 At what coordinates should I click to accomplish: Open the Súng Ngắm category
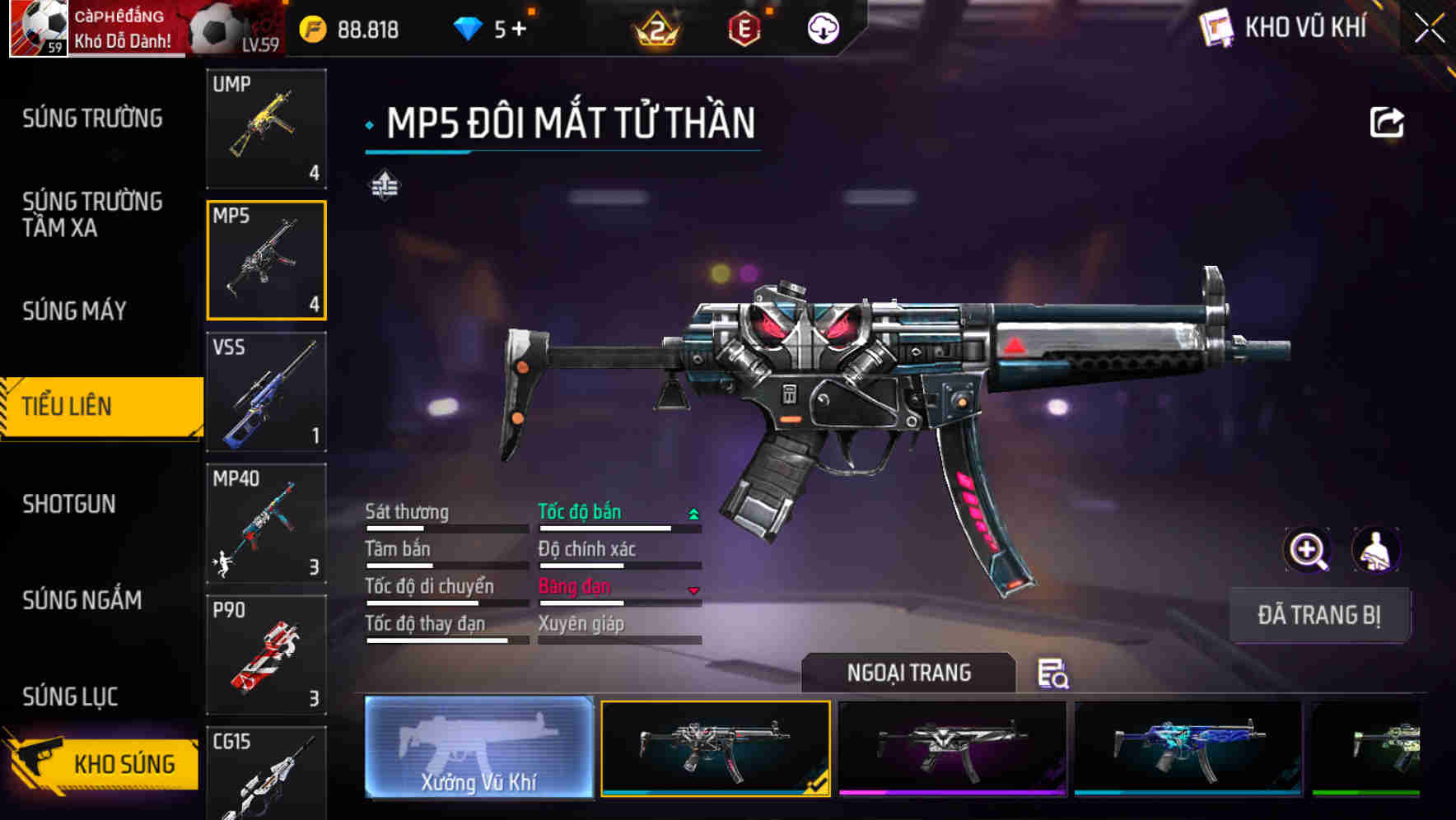[82, 600]
